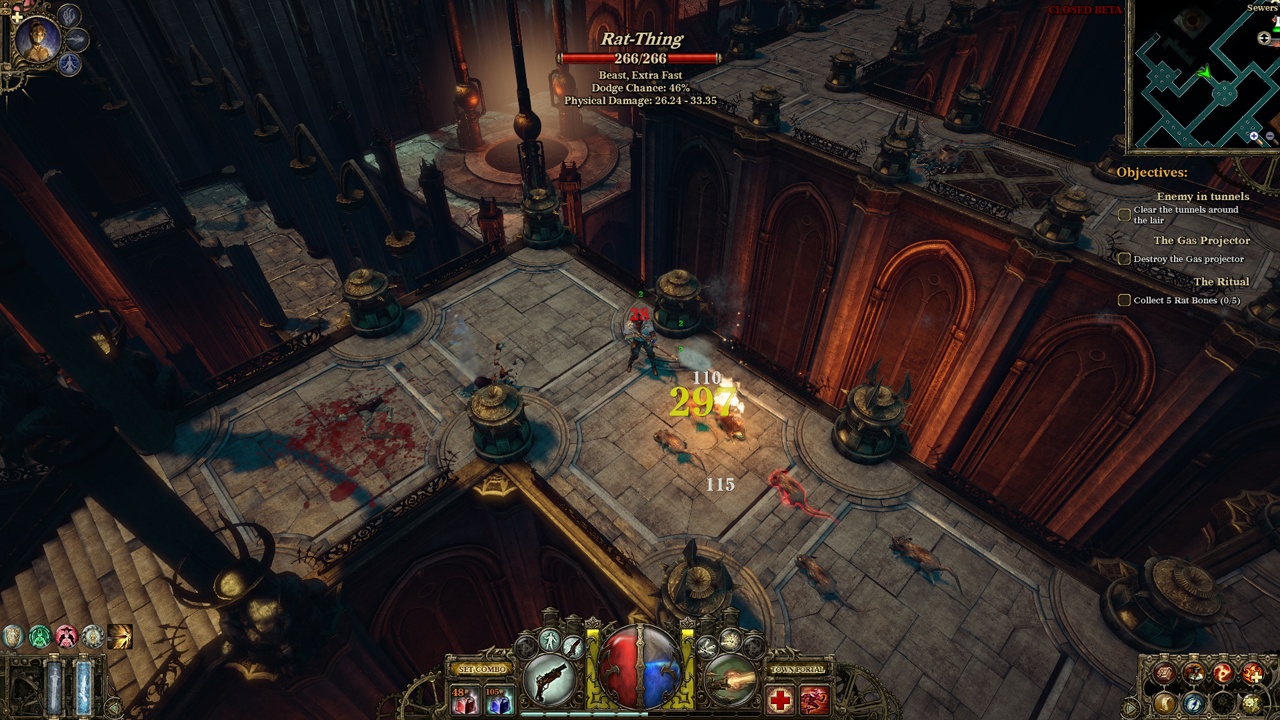The width and height of the screenshot is (1280, 720).
Task: Expand the green arrow menu toggle
Action: pyautogui.click(x=1133, y=708)
